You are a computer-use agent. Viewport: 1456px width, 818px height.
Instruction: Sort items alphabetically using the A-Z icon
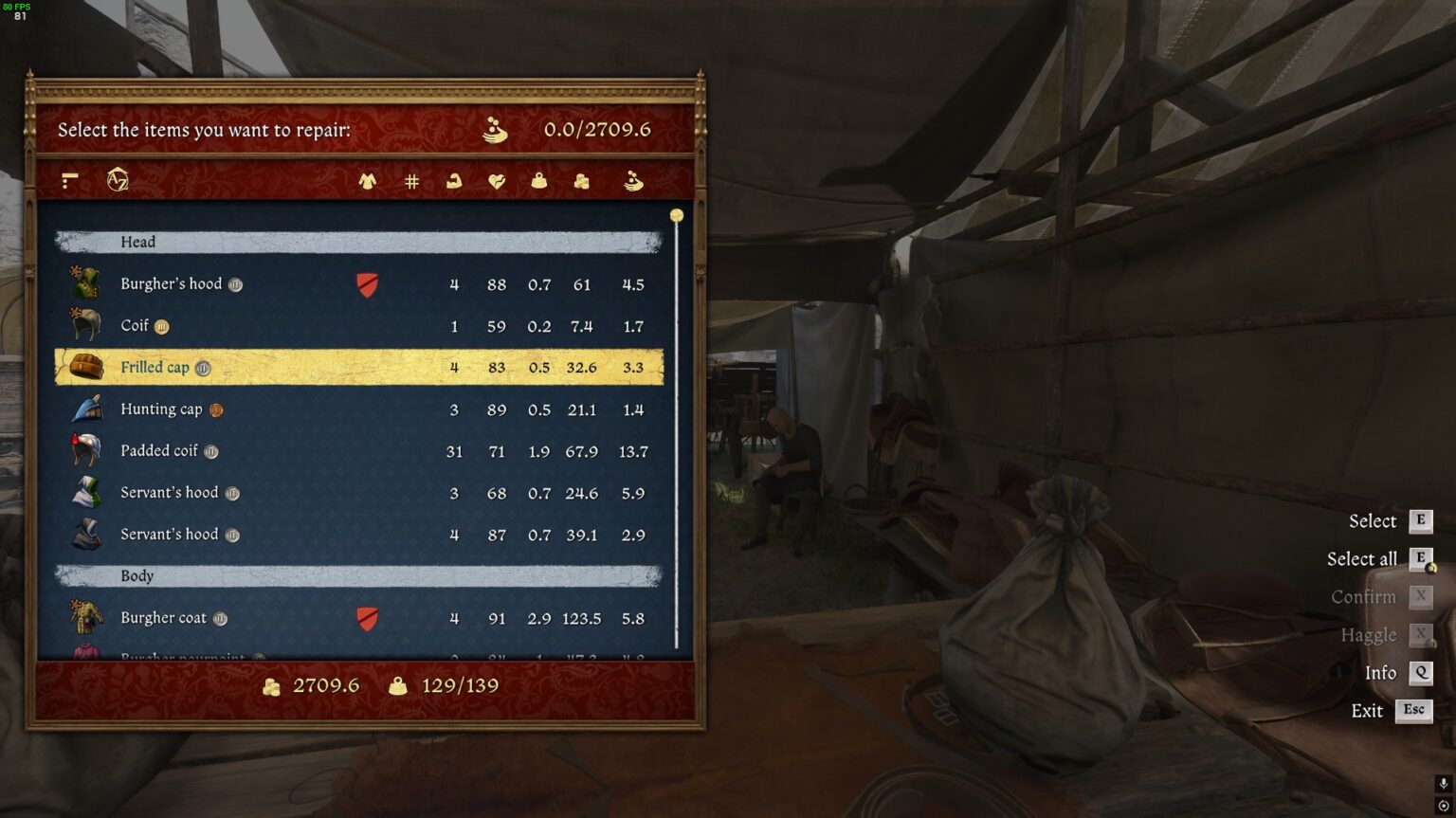119,179
